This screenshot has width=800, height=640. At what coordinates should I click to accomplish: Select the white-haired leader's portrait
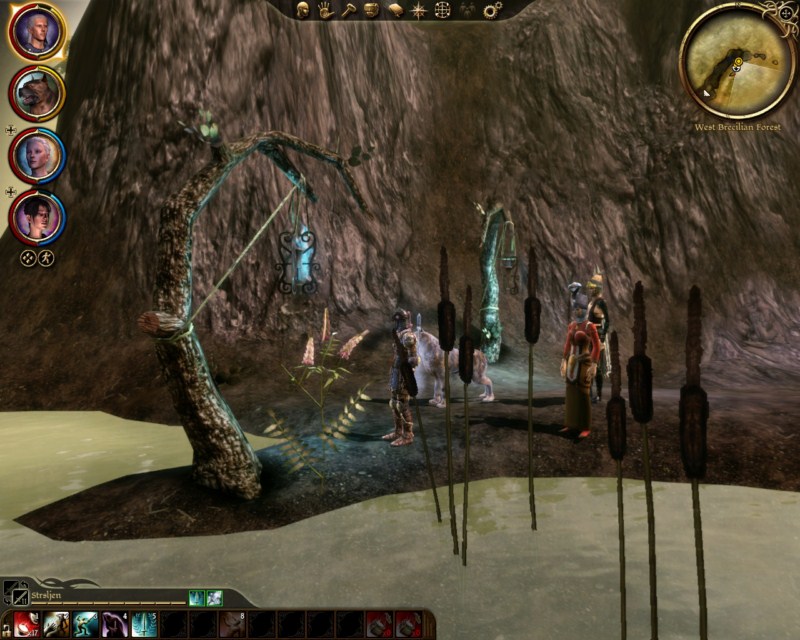click(x=37, y=32)
